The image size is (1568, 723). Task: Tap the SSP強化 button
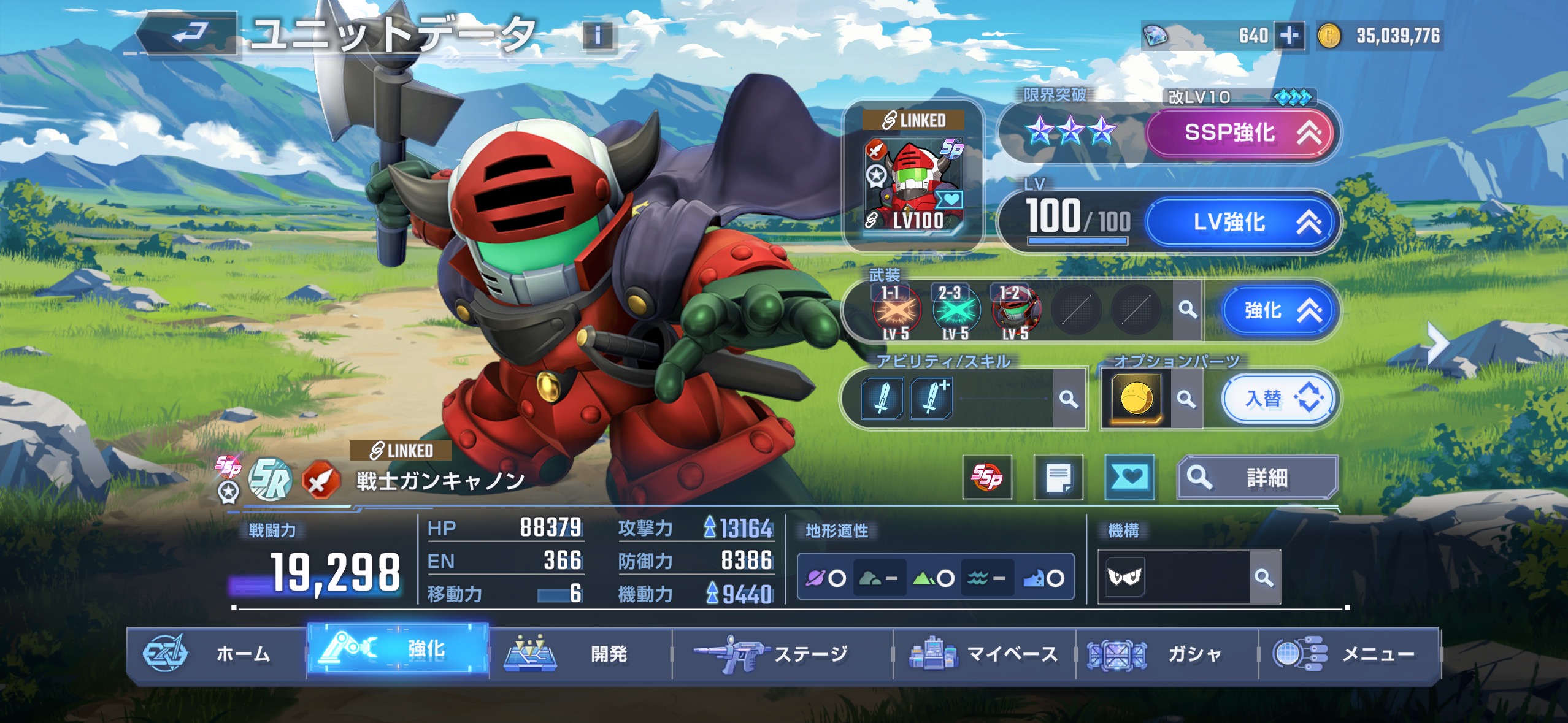[1239, 132]
